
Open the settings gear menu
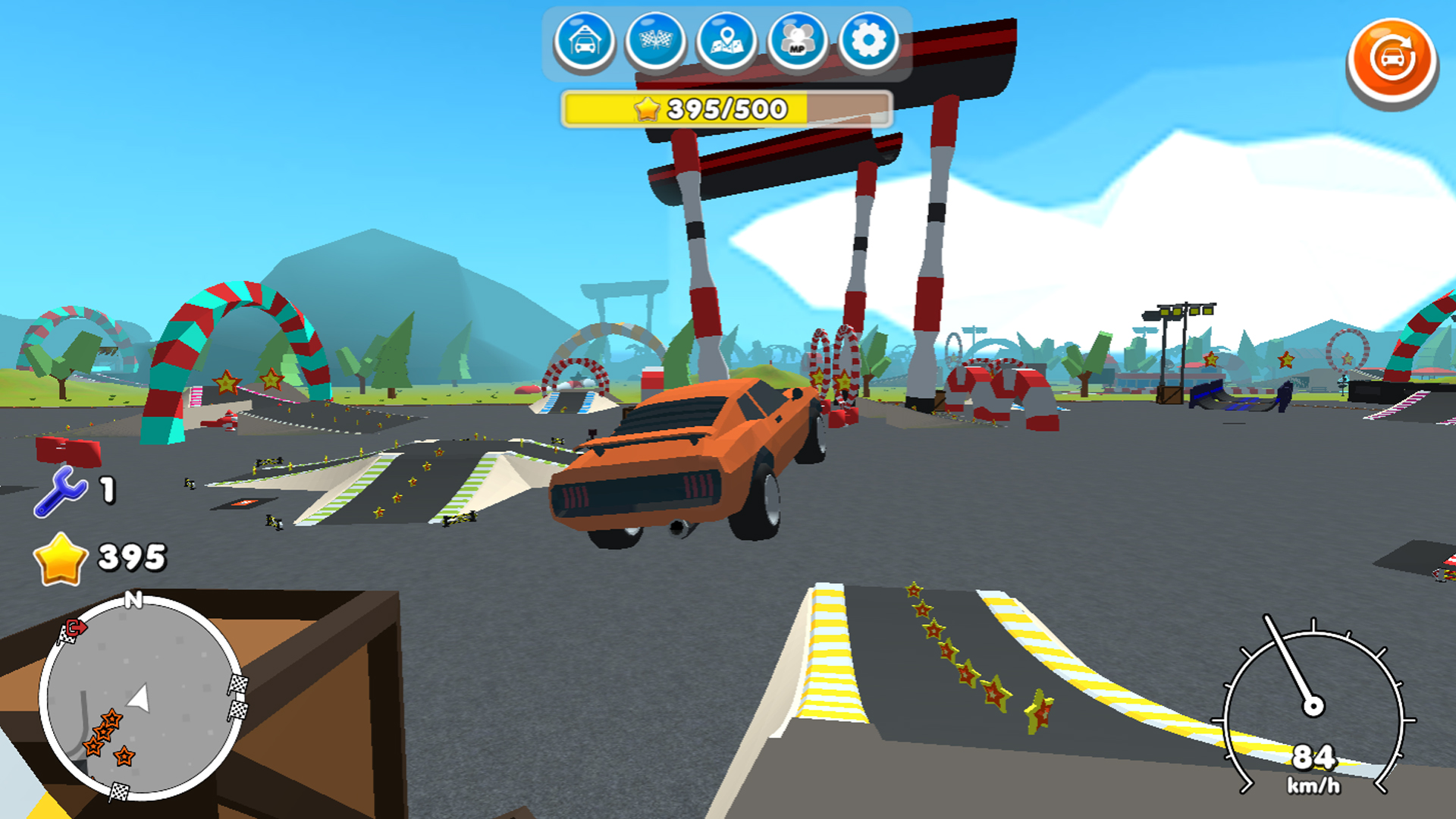click(869, 42)
